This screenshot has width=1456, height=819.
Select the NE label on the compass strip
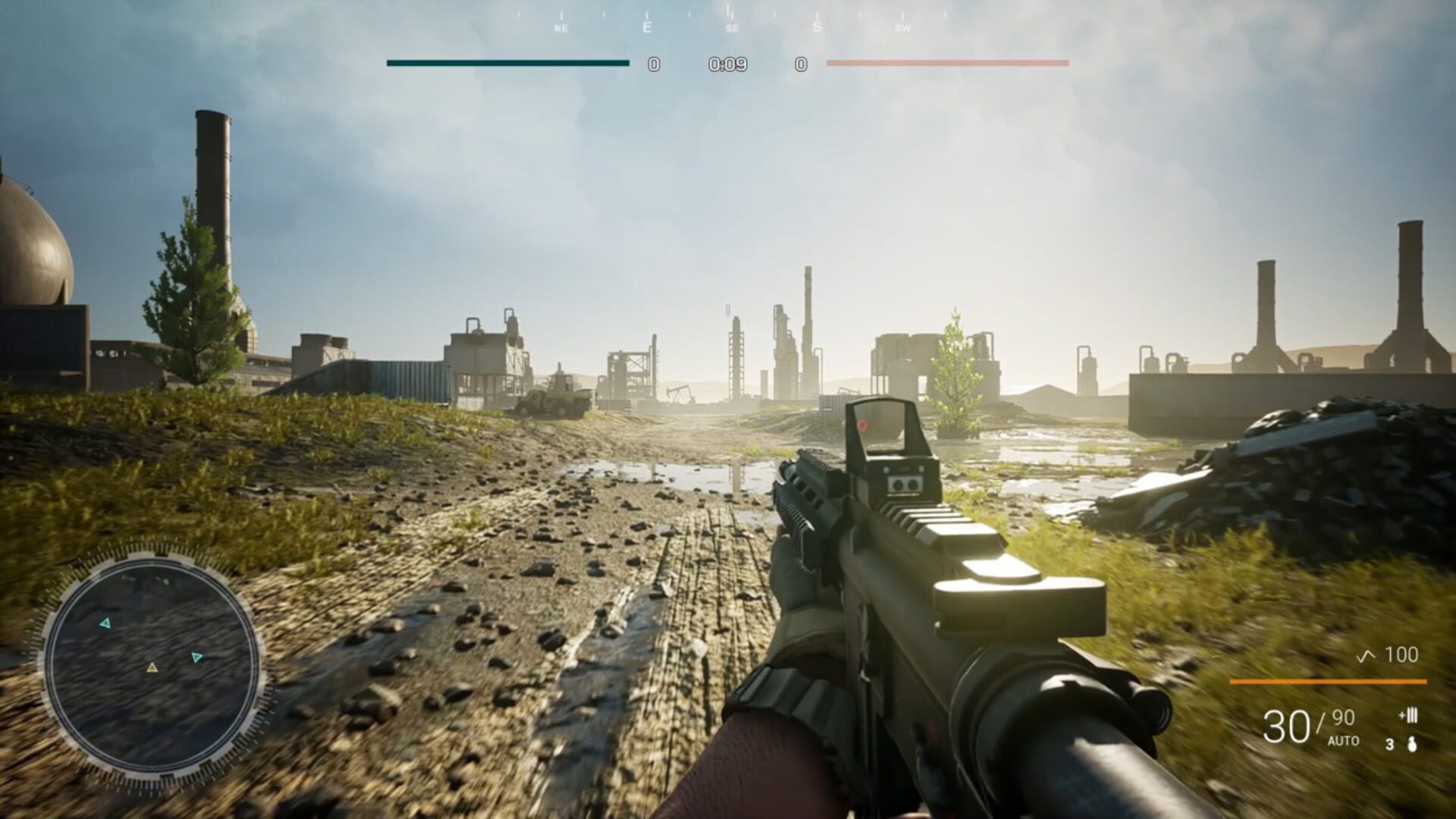(561, 28)
